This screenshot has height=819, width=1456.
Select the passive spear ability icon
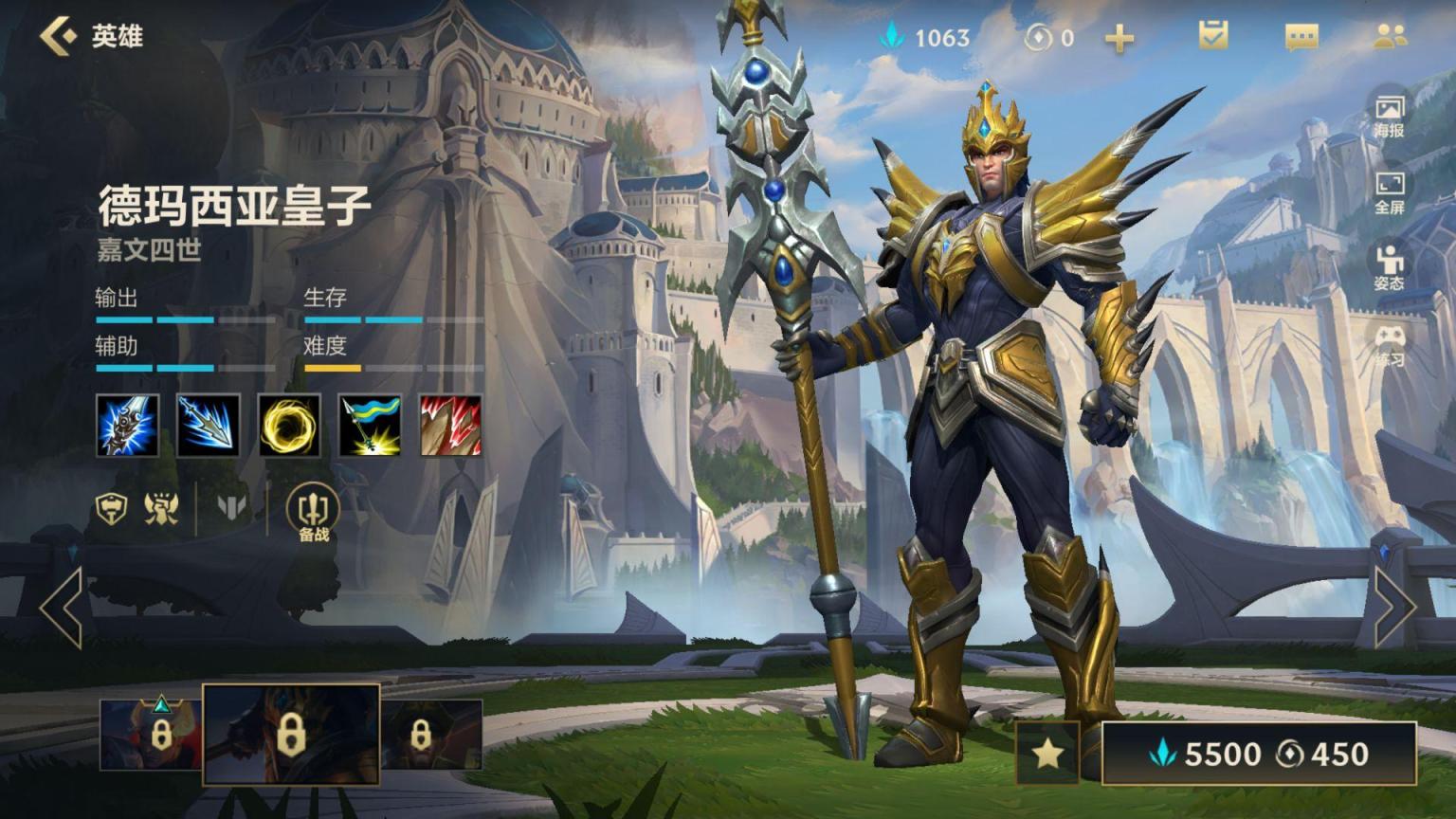tap(128, 426)
